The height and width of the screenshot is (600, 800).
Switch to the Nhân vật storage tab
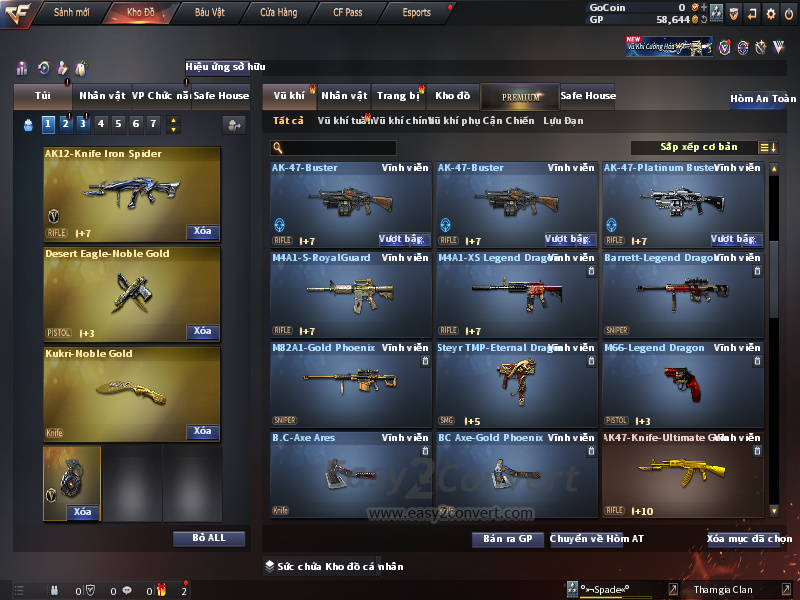(344, 96)
